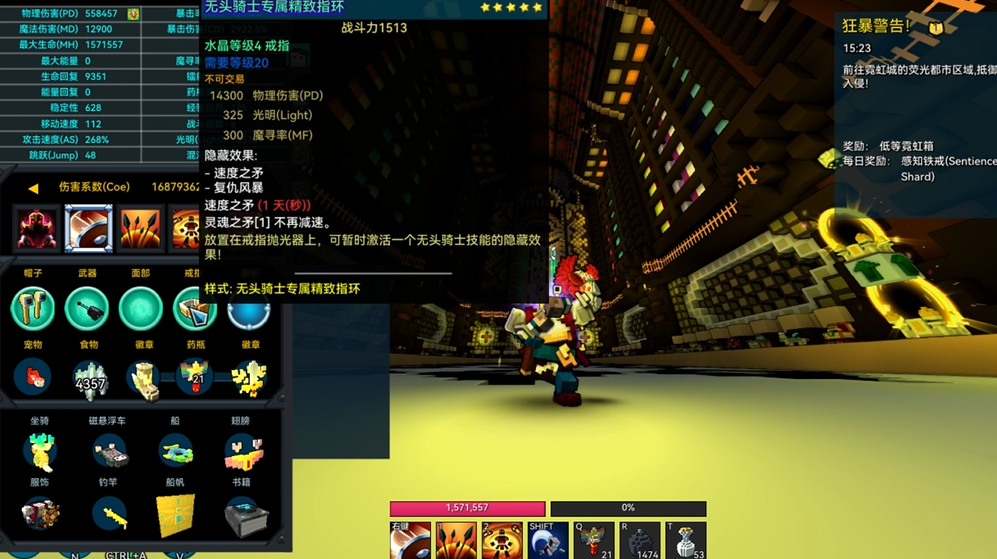
Task: Select the red hooded class portrait
Action: [x=37, y=228]
